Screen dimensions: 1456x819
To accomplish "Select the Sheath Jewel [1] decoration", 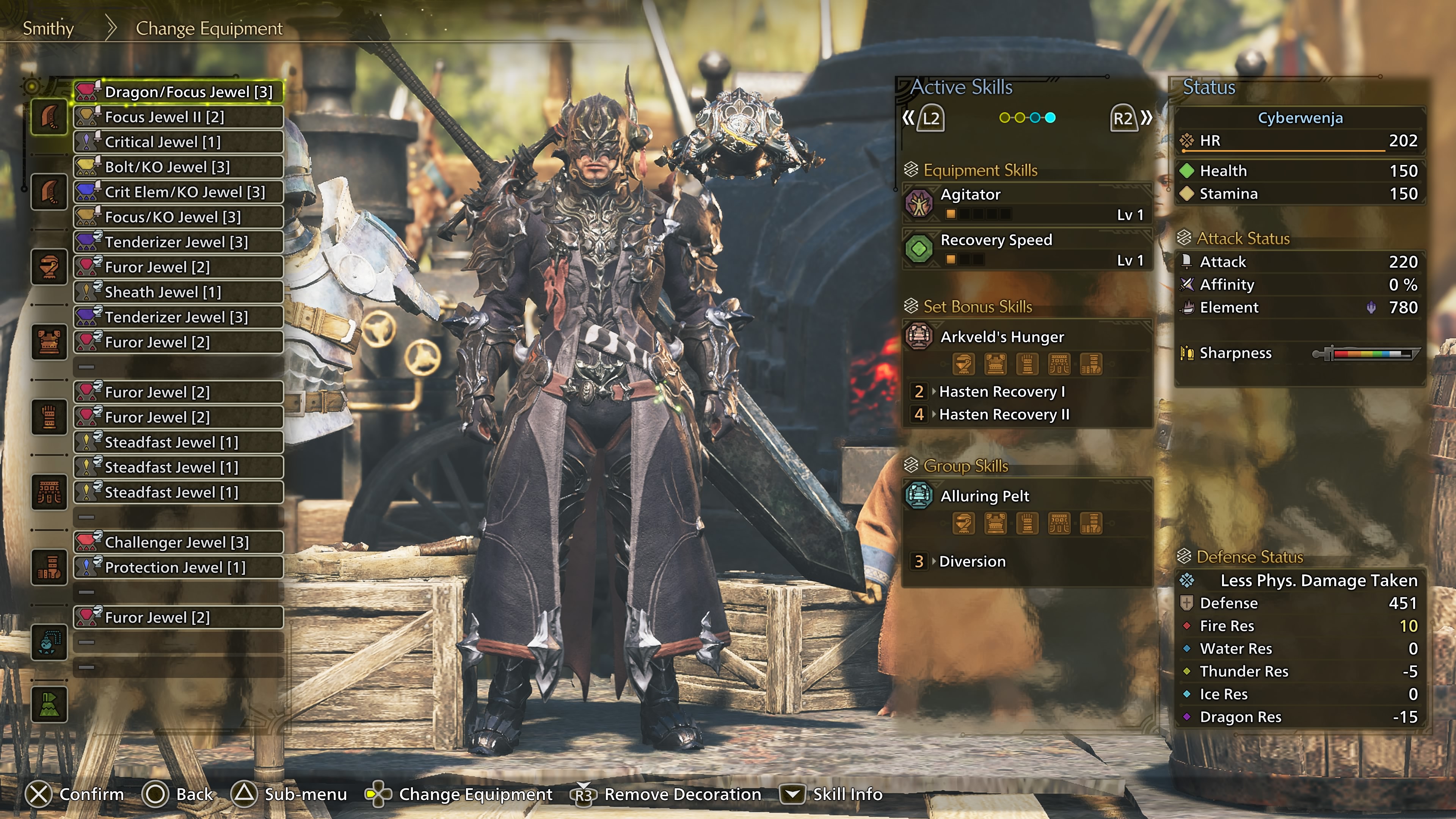I will click(x=179, y=292).
